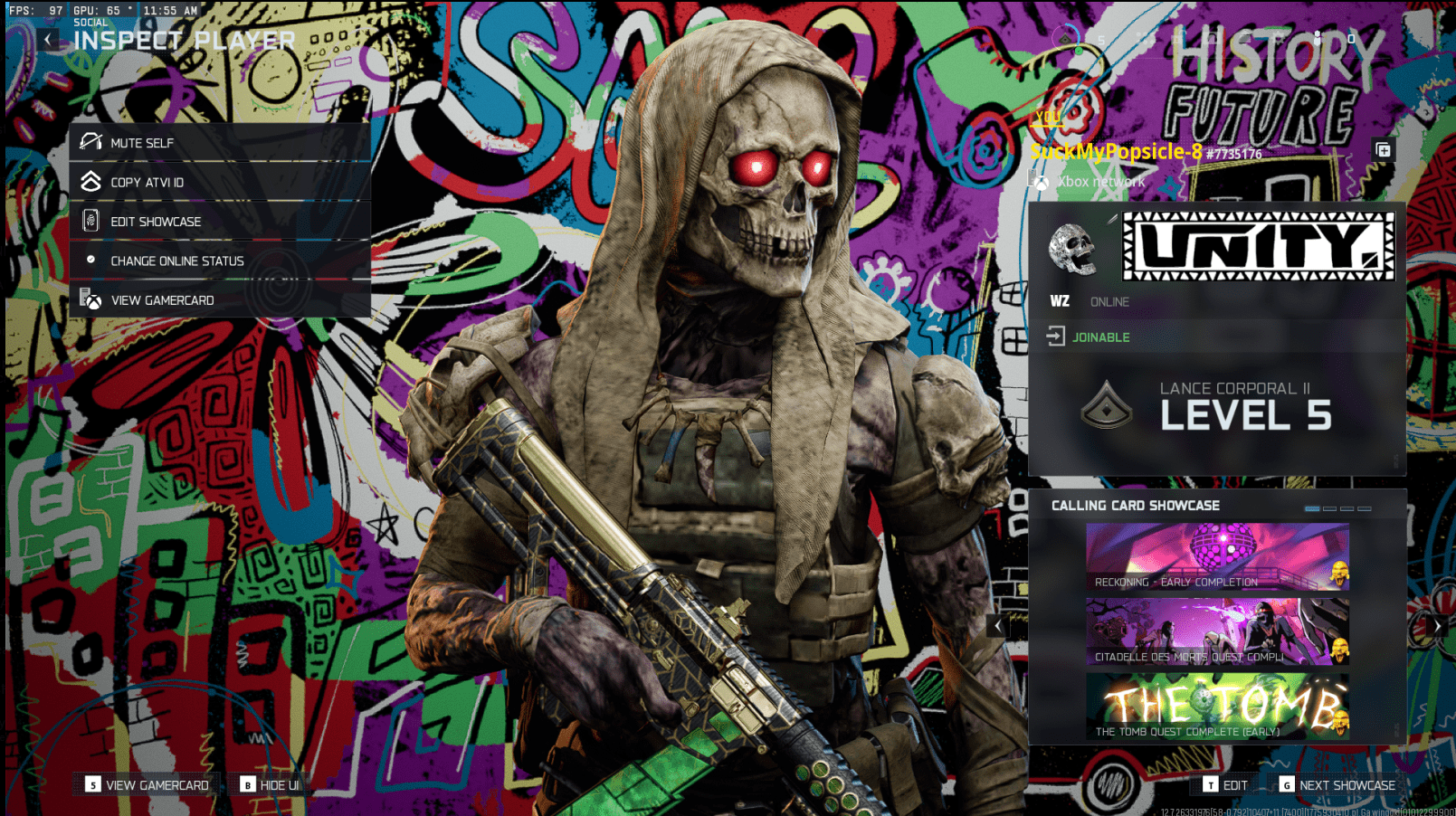
Task: Click the add player plus icon
Action: [1384, 151]
